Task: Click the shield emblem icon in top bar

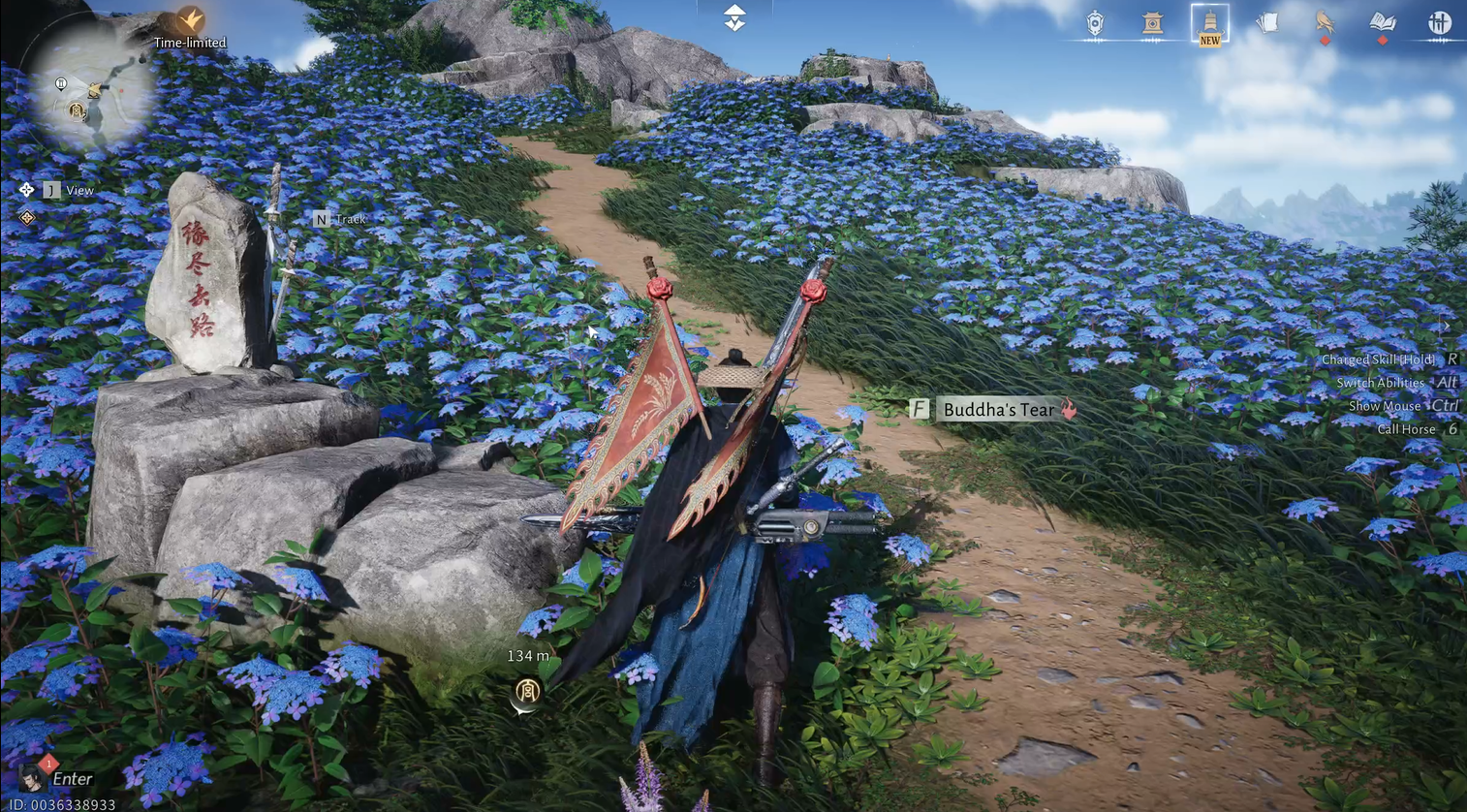Action: [x=1095, y=24]
